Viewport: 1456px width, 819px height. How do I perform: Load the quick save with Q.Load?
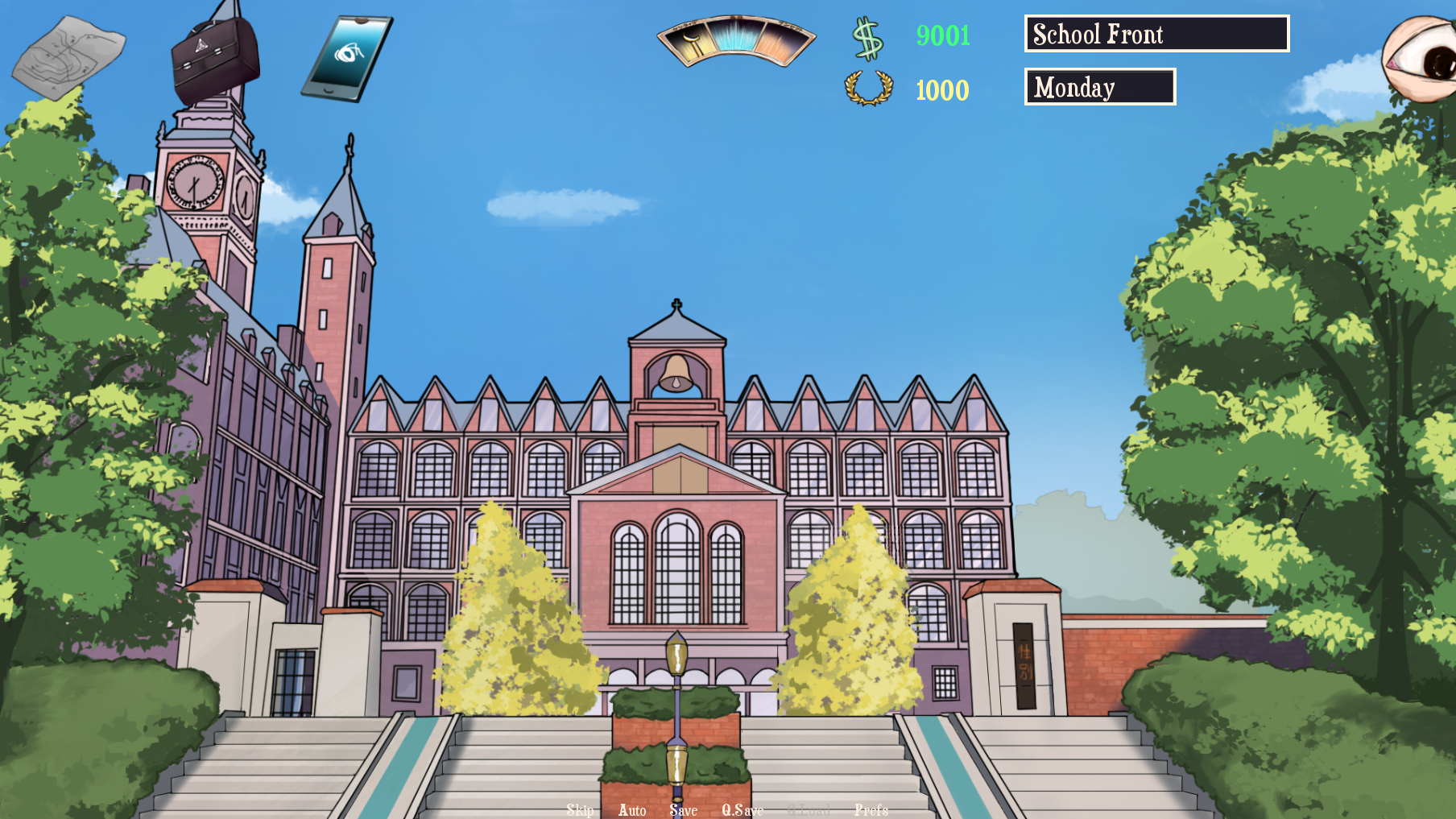(809, 809)
